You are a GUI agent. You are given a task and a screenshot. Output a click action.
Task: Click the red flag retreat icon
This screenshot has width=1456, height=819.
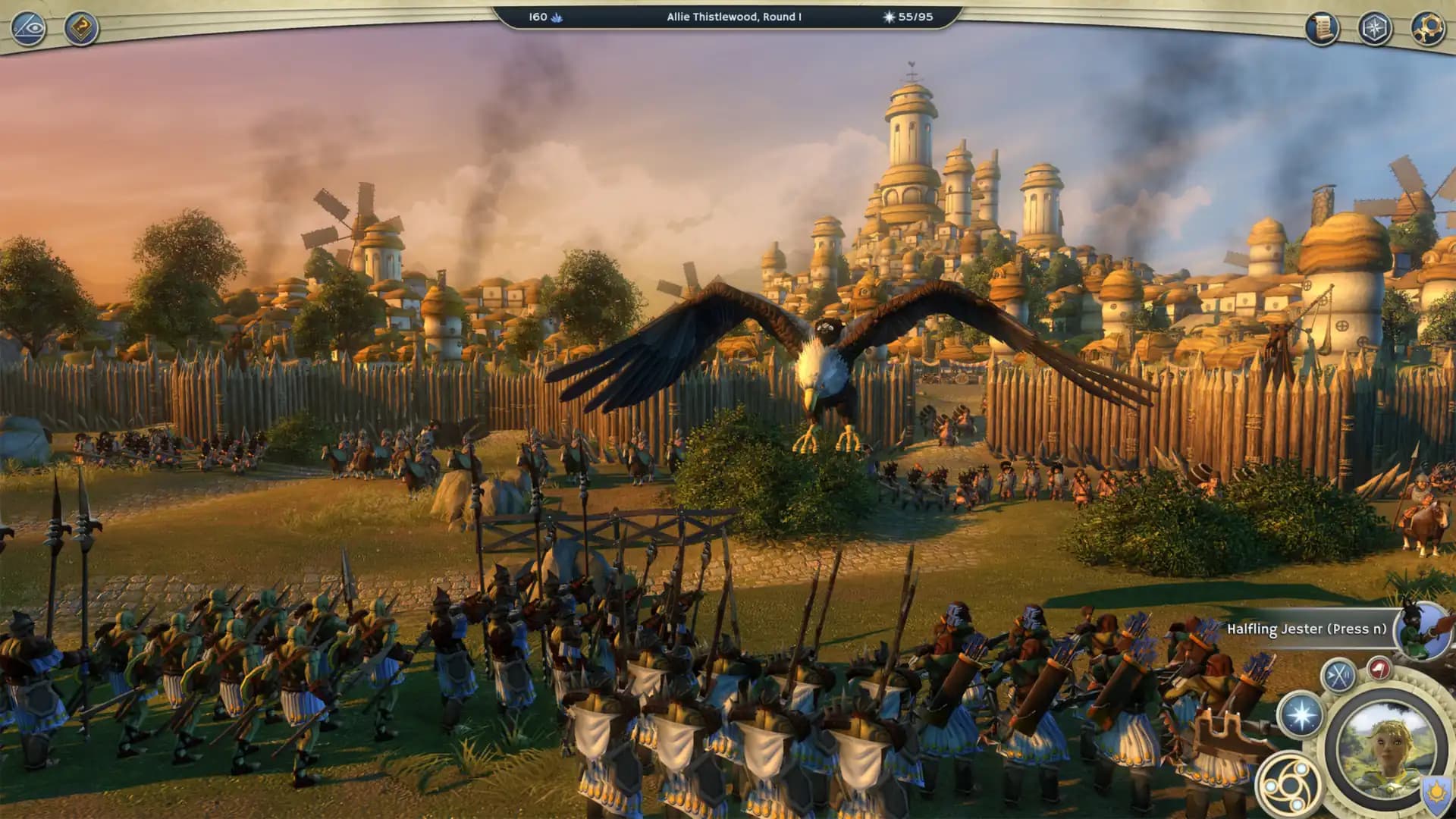1379,666
